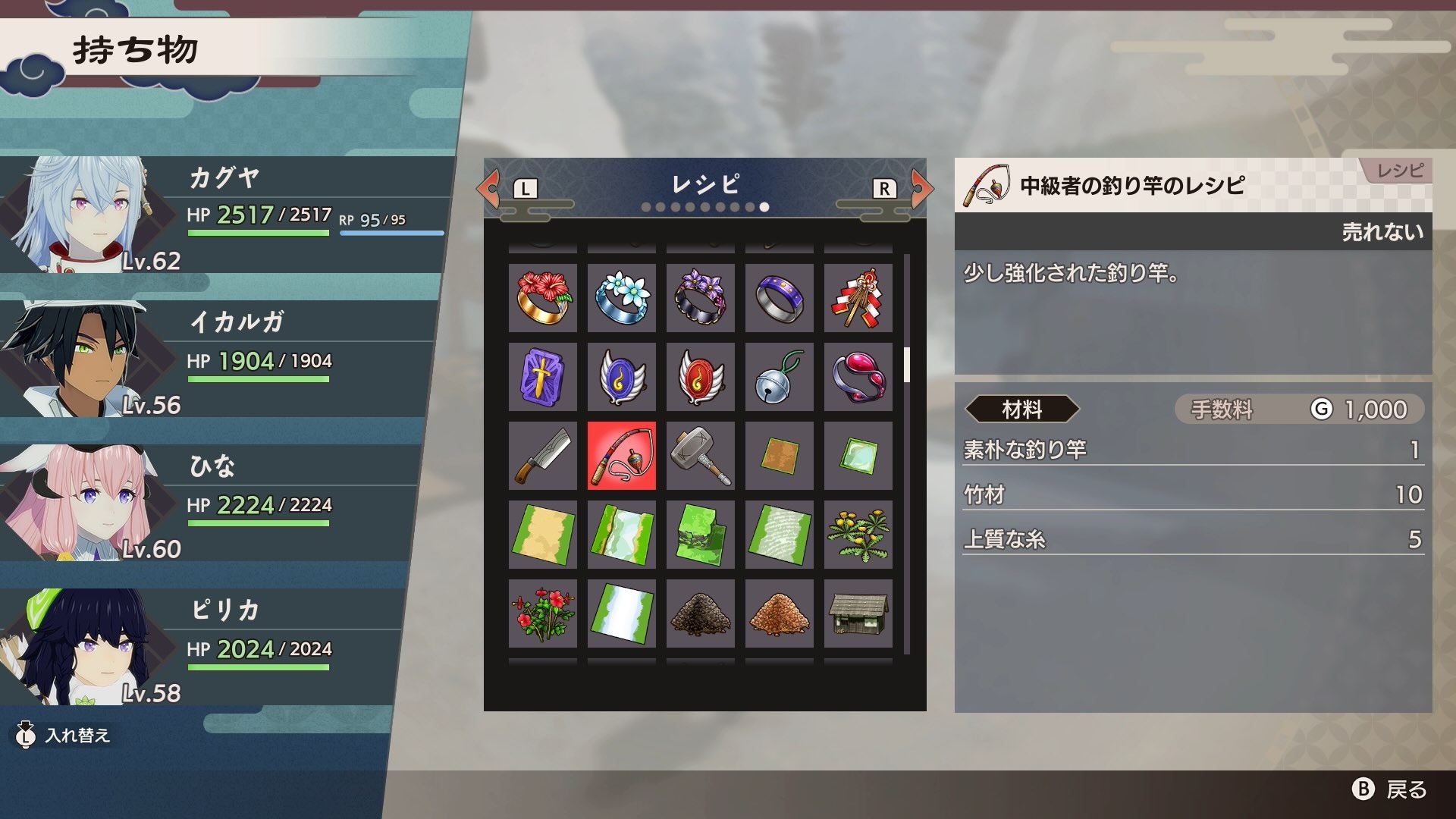
Task: Select the bell accessory recipe icon
Action: click(x=779, y=377)
